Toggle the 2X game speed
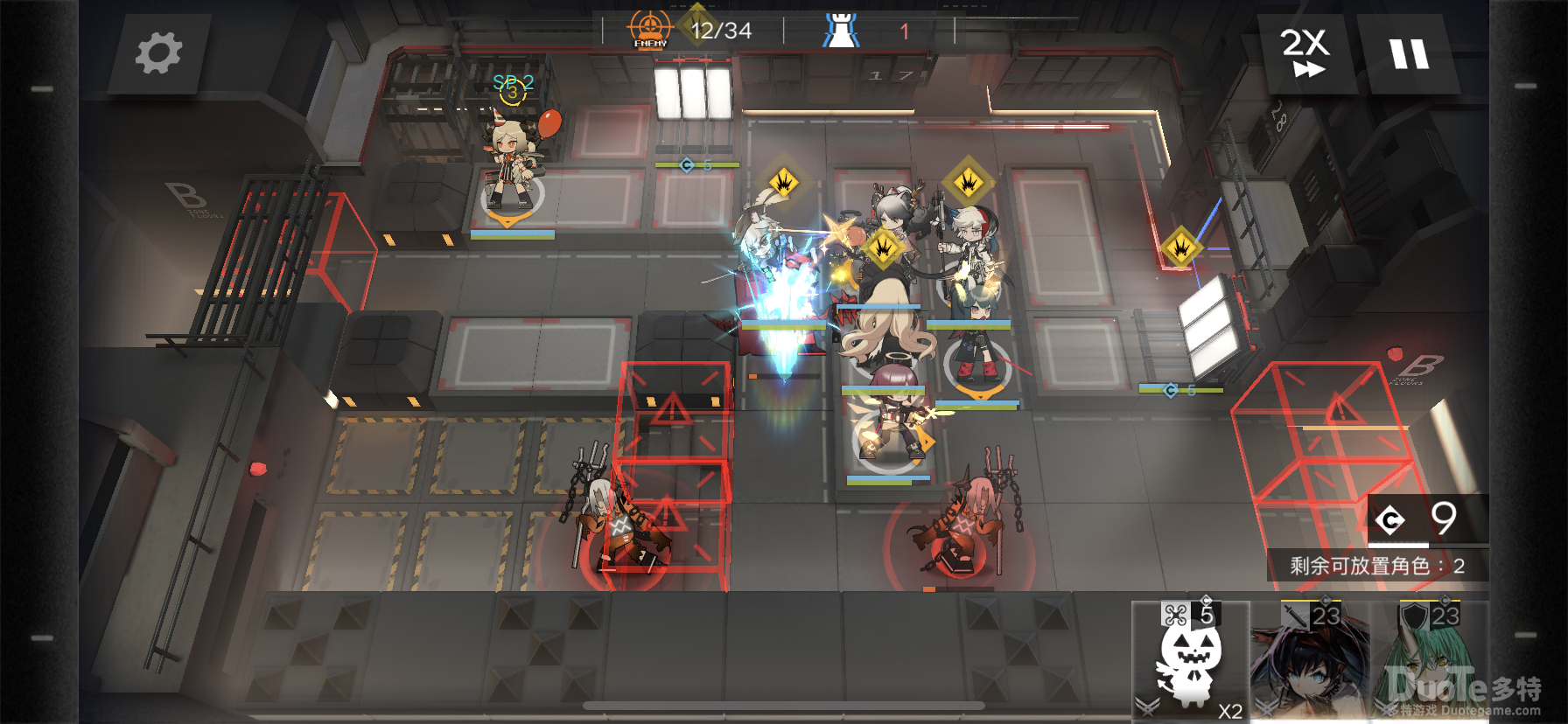Screen dimensions: 1568x724 click(1305, 53)
